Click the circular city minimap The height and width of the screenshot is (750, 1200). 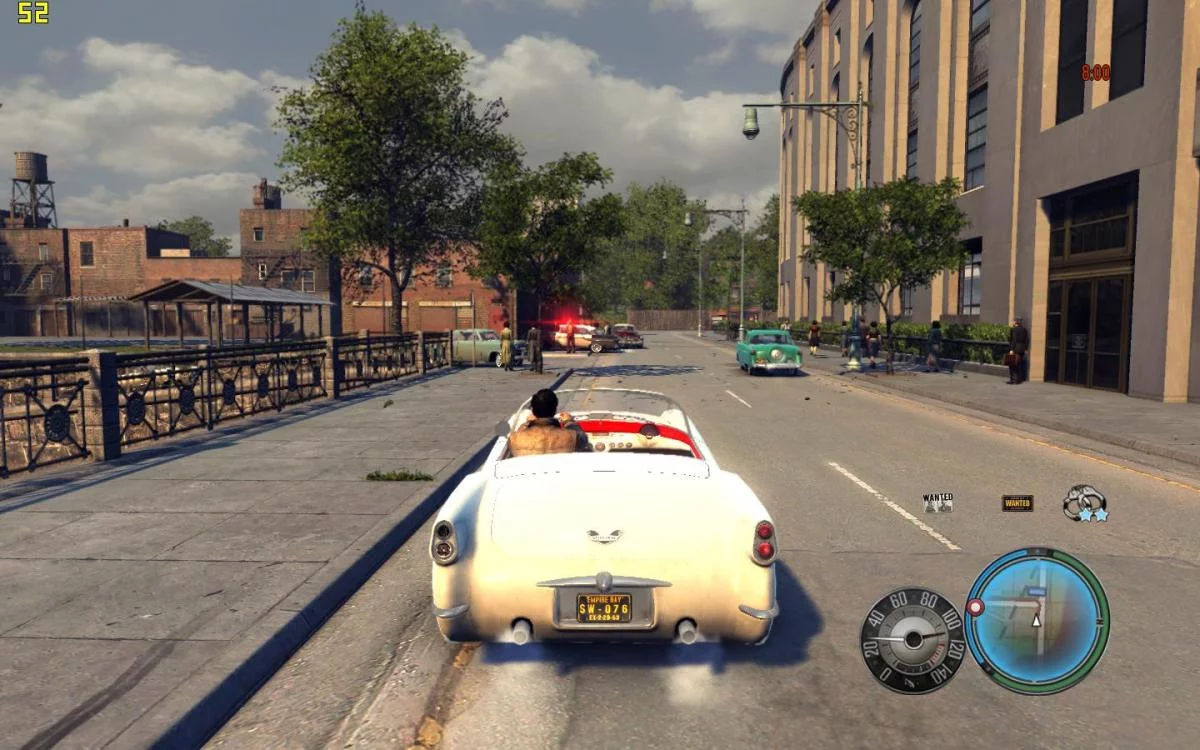[1037, 621]
